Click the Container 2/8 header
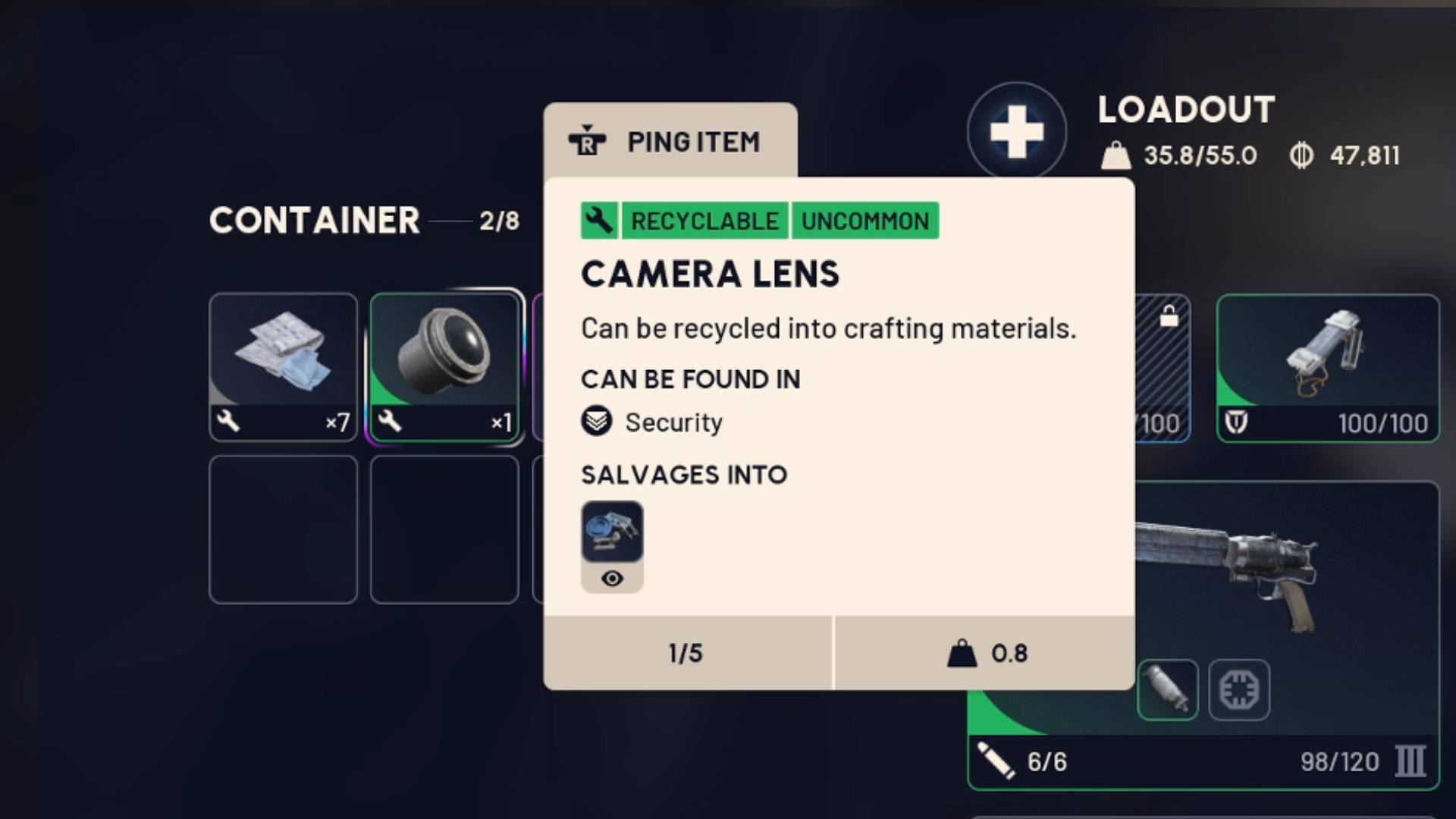Image resolution: width=1456 pixels, height=819 pixels. pos(364,221)
